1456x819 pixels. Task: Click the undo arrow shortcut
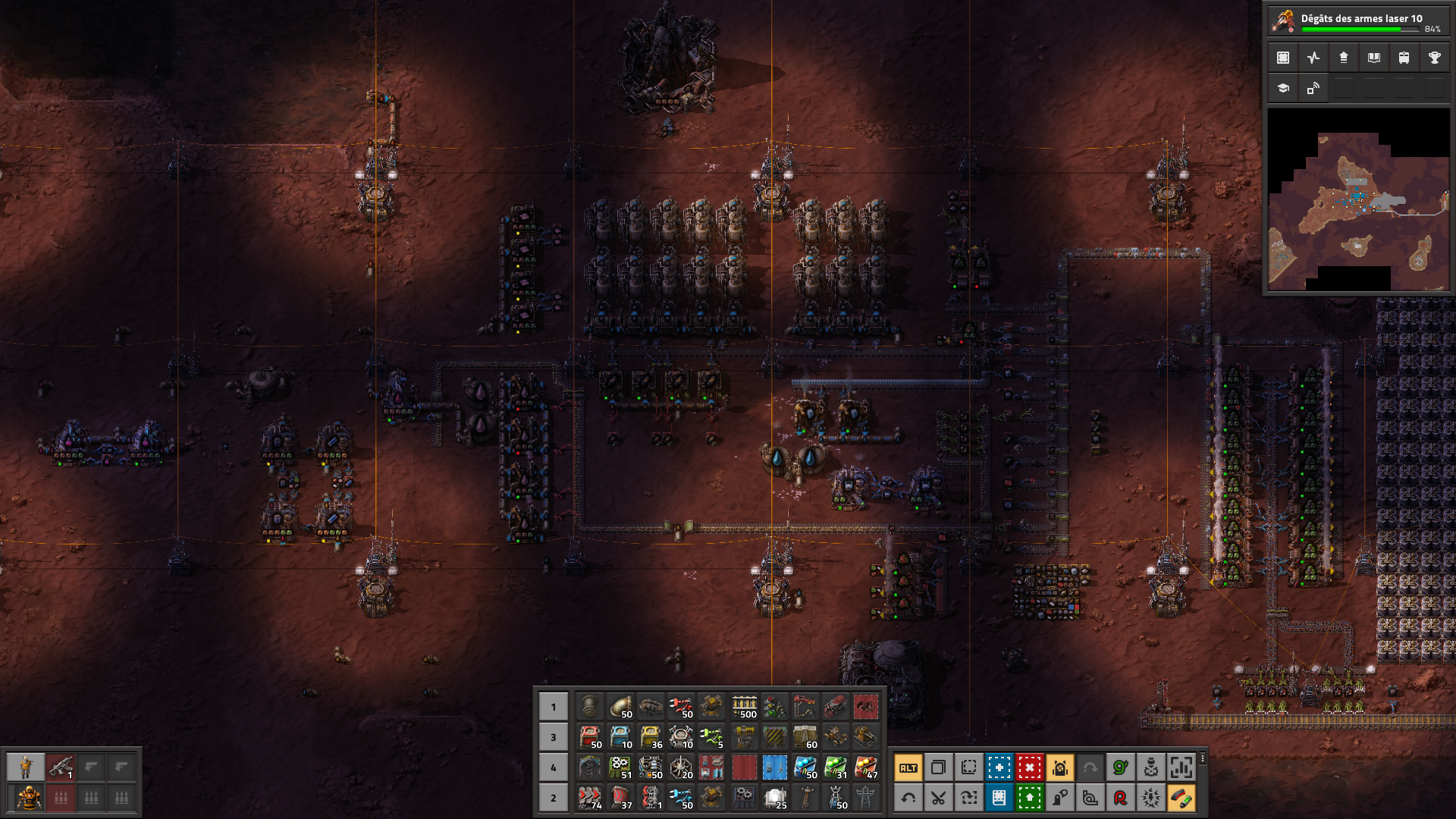click(908, 798)
